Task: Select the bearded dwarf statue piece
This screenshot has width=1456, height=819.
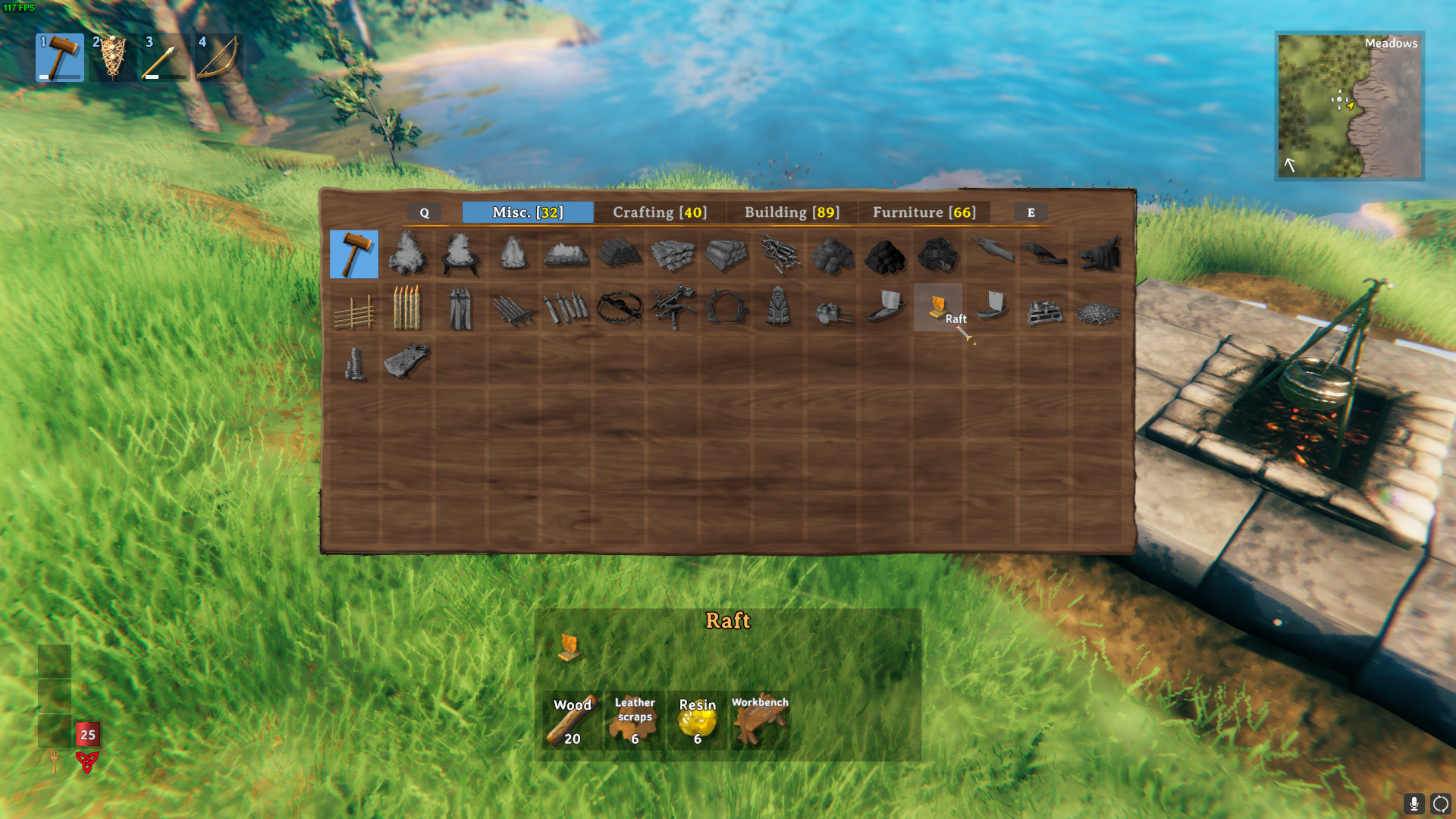Action: click(x=779, y=308)
